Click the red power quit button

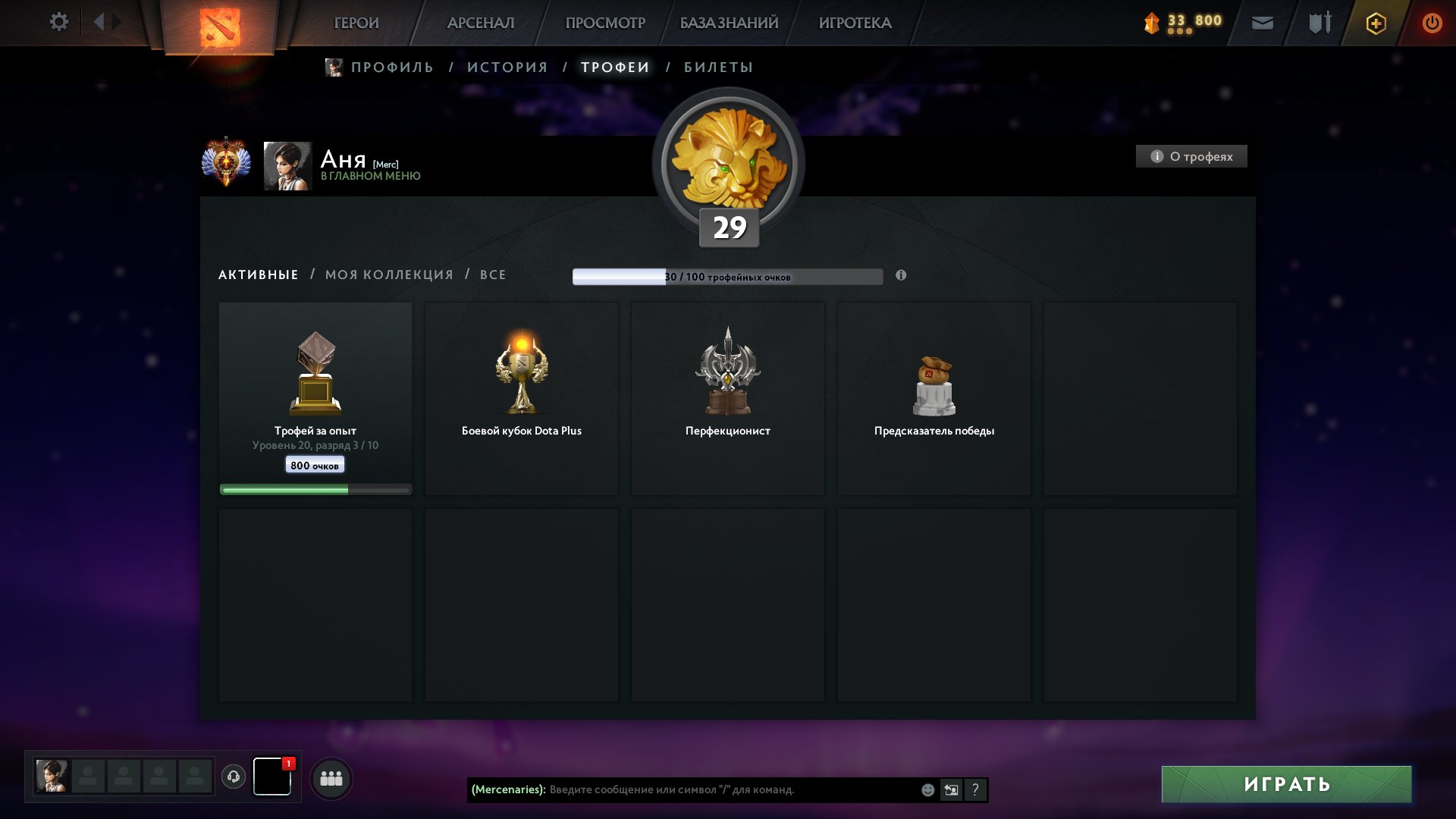1432,23
